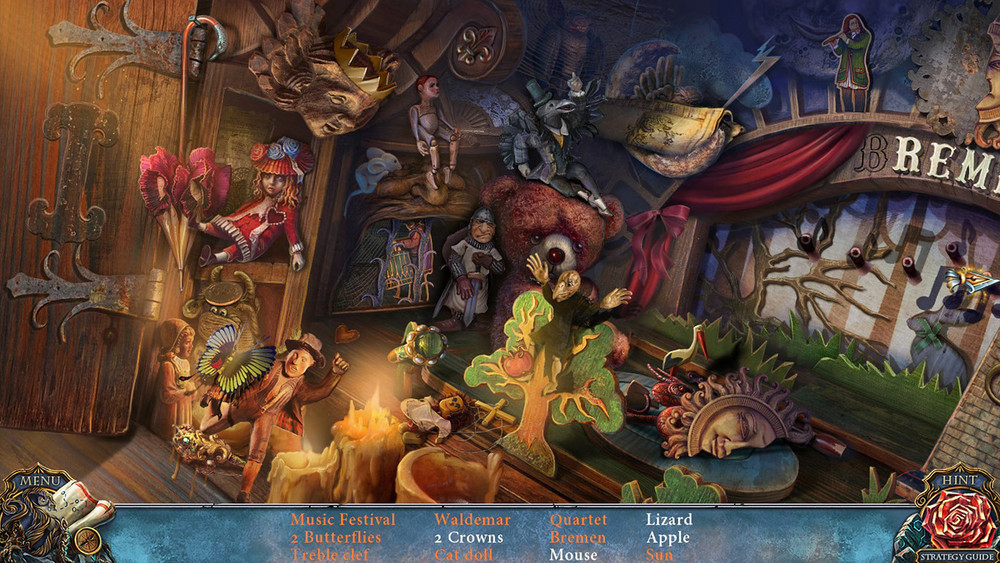This screenshot has height=563, width=1000.
Task: Open the Strategy Guide
Action: pos(957,556)
